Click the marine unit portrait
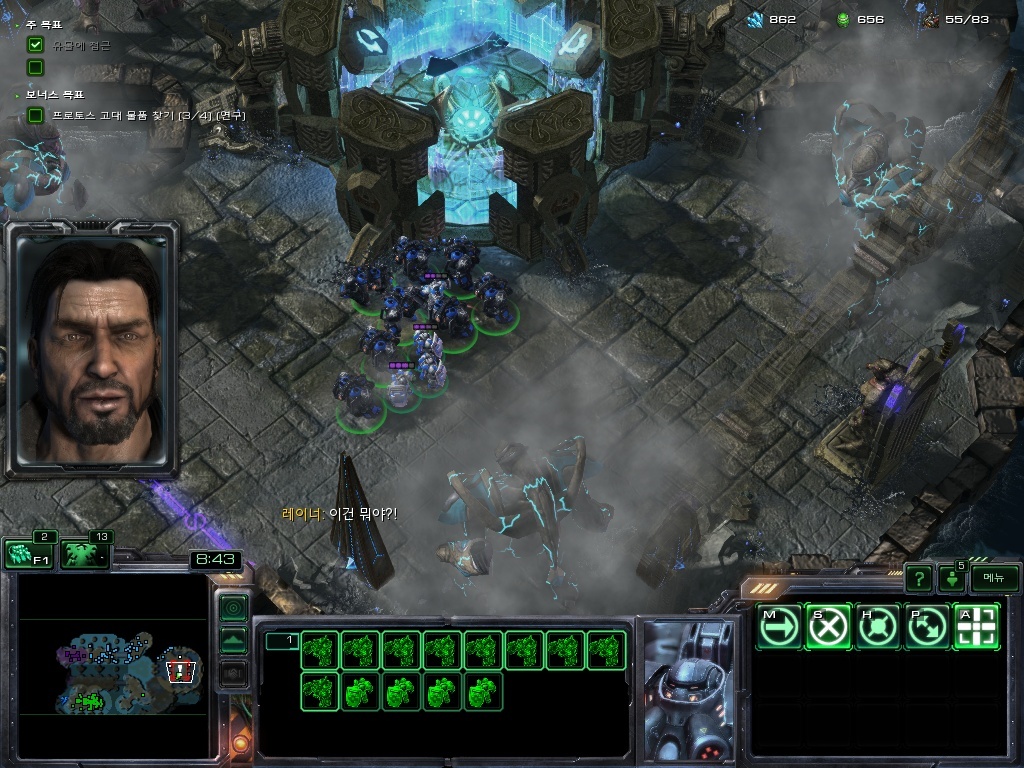The width and height of the screenshot is (1024, 768). coord(688,689)
